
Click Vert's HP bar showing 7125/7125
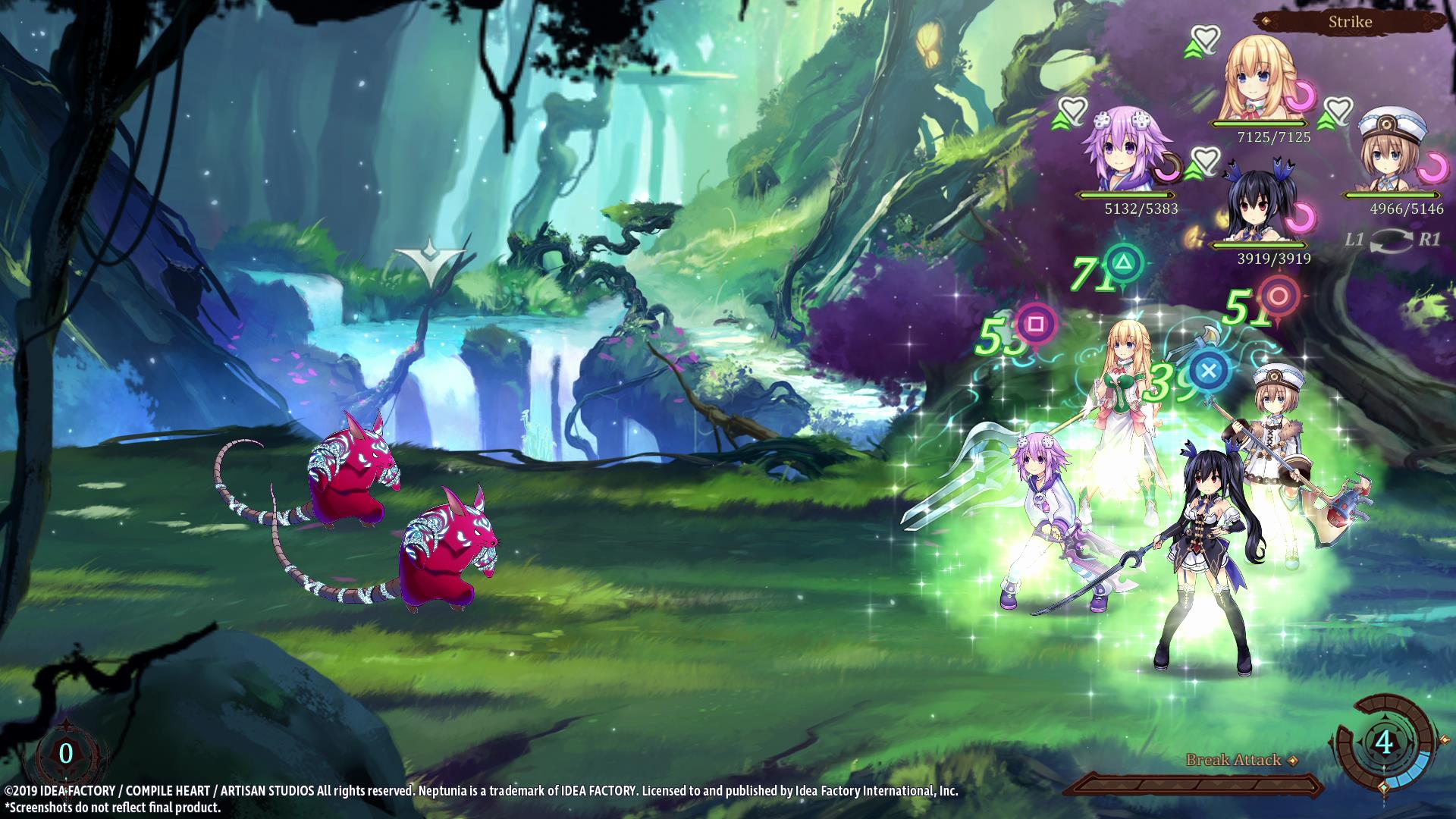[1258, 124]
